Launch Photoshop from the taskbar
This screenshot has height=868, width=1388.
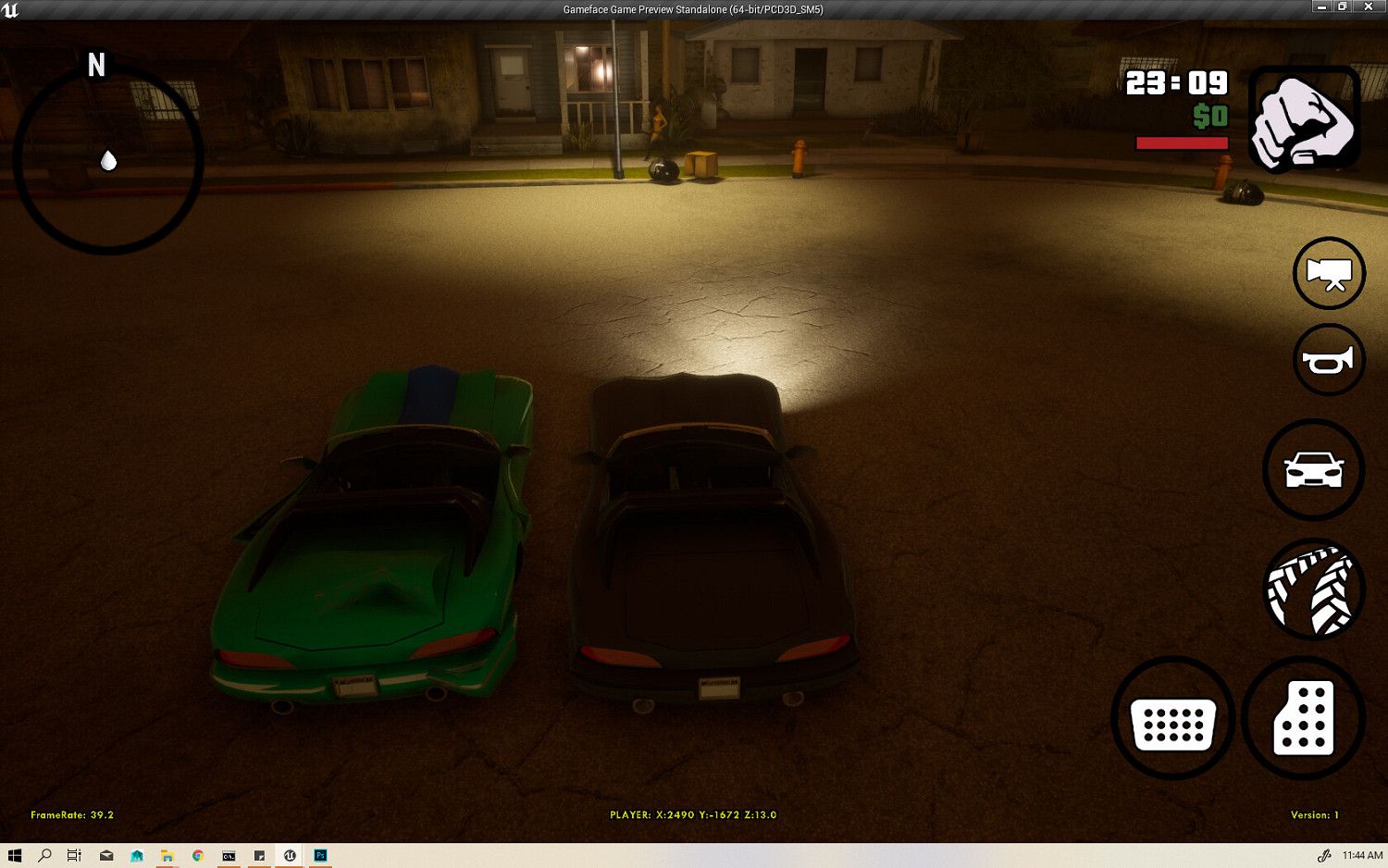(x=320, y=856)
